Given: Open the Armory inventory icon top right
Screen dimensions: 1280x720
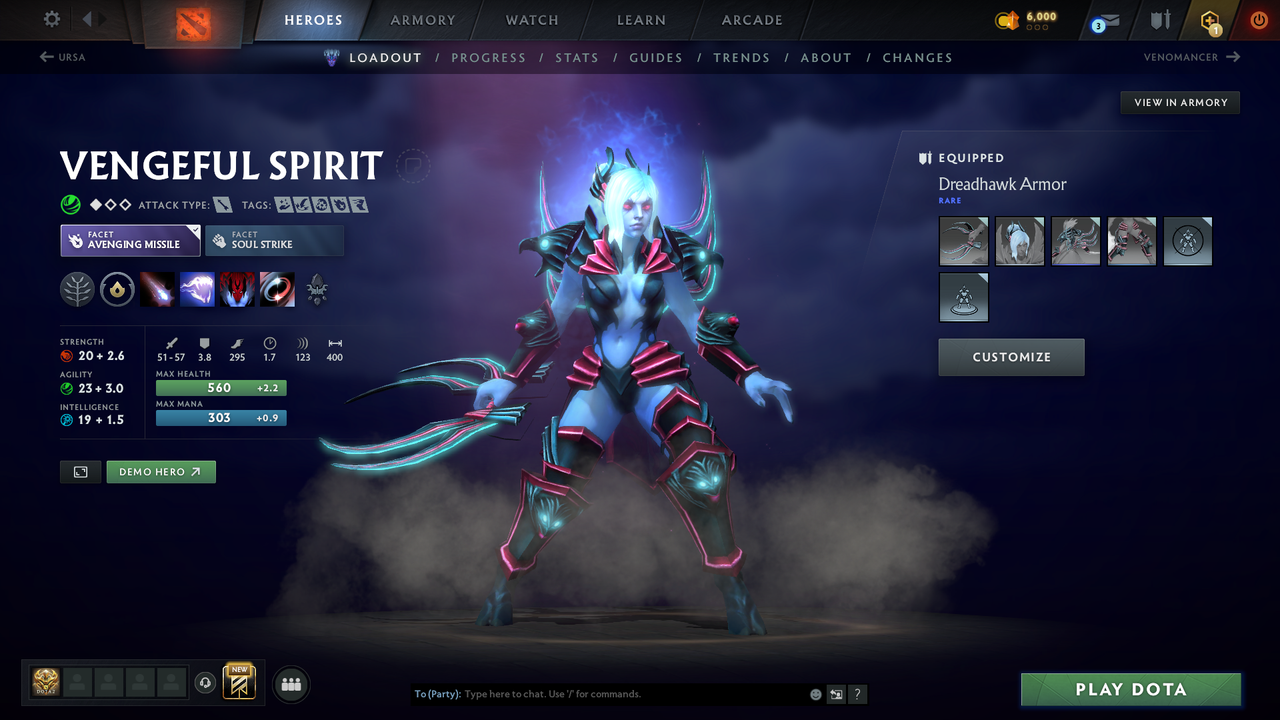Looking at the screenshot, I should (1158, 20).
